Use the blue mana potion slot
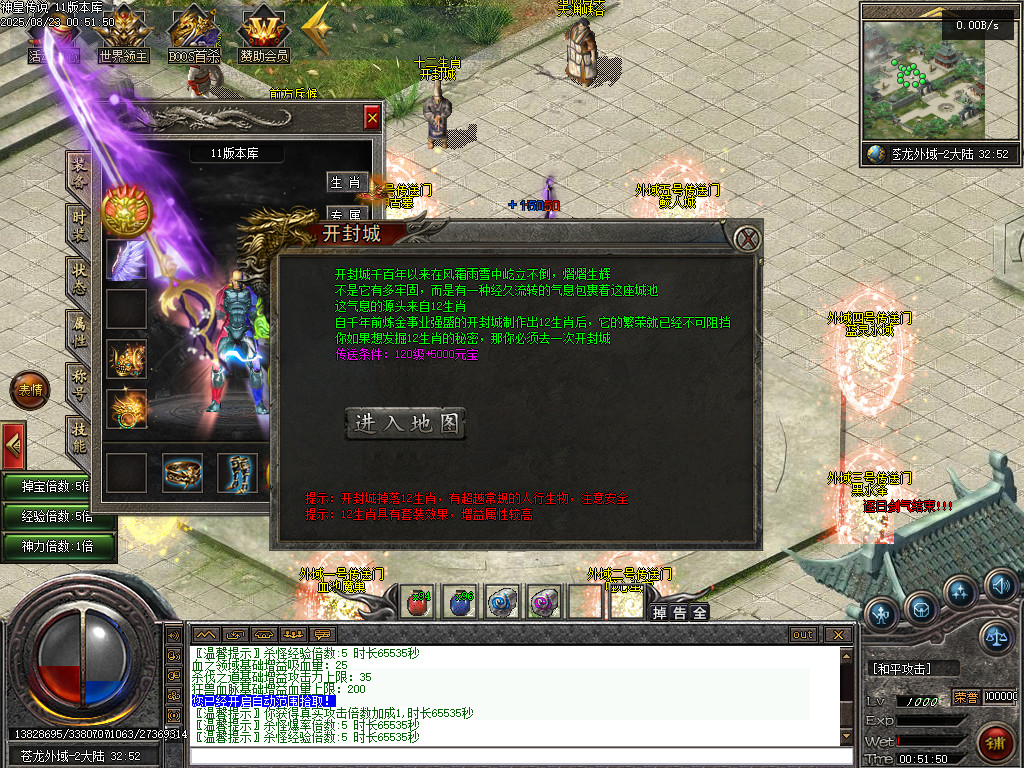 (x=459, y=602)
